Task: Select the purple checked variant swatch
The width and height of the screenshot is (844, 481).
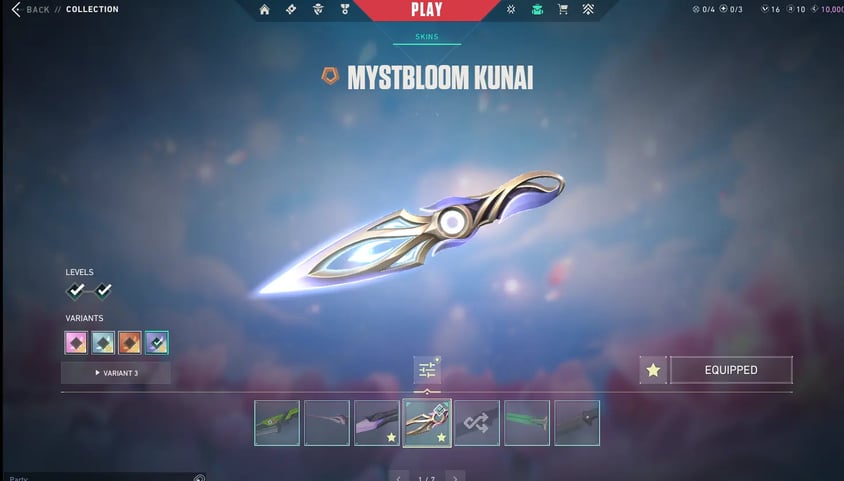Action: point(156,343)
